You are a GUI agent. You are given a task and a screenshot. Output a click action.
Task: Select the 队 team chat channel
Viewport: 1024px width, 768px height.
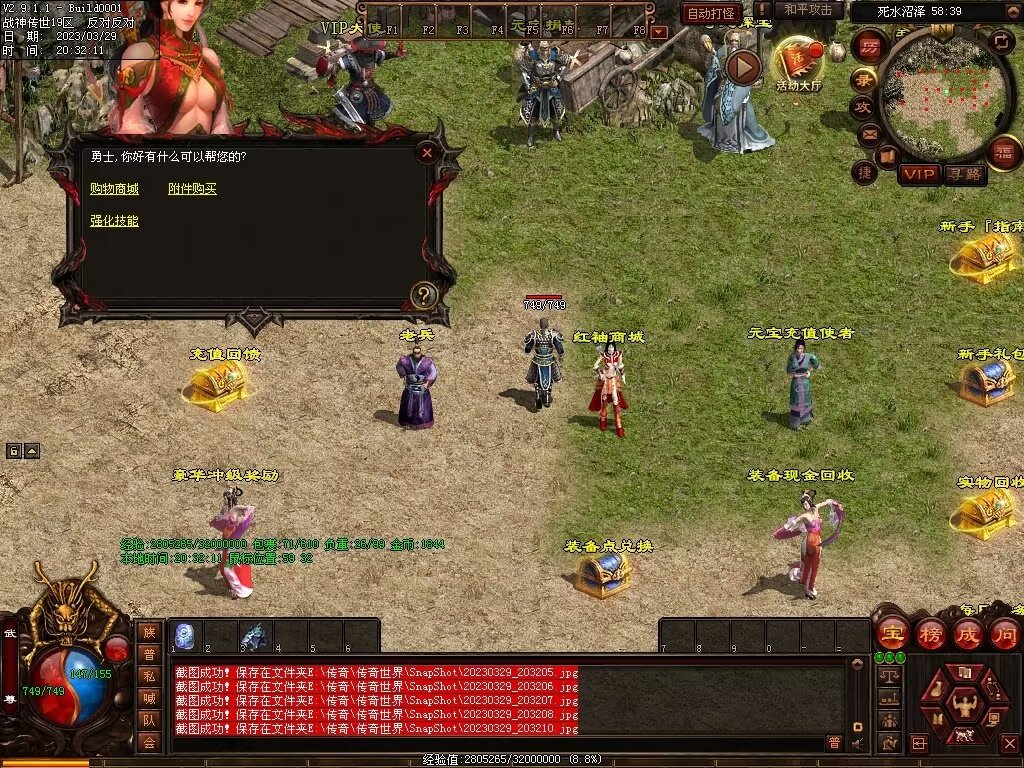pyautogui.click(x=149, y=720)
